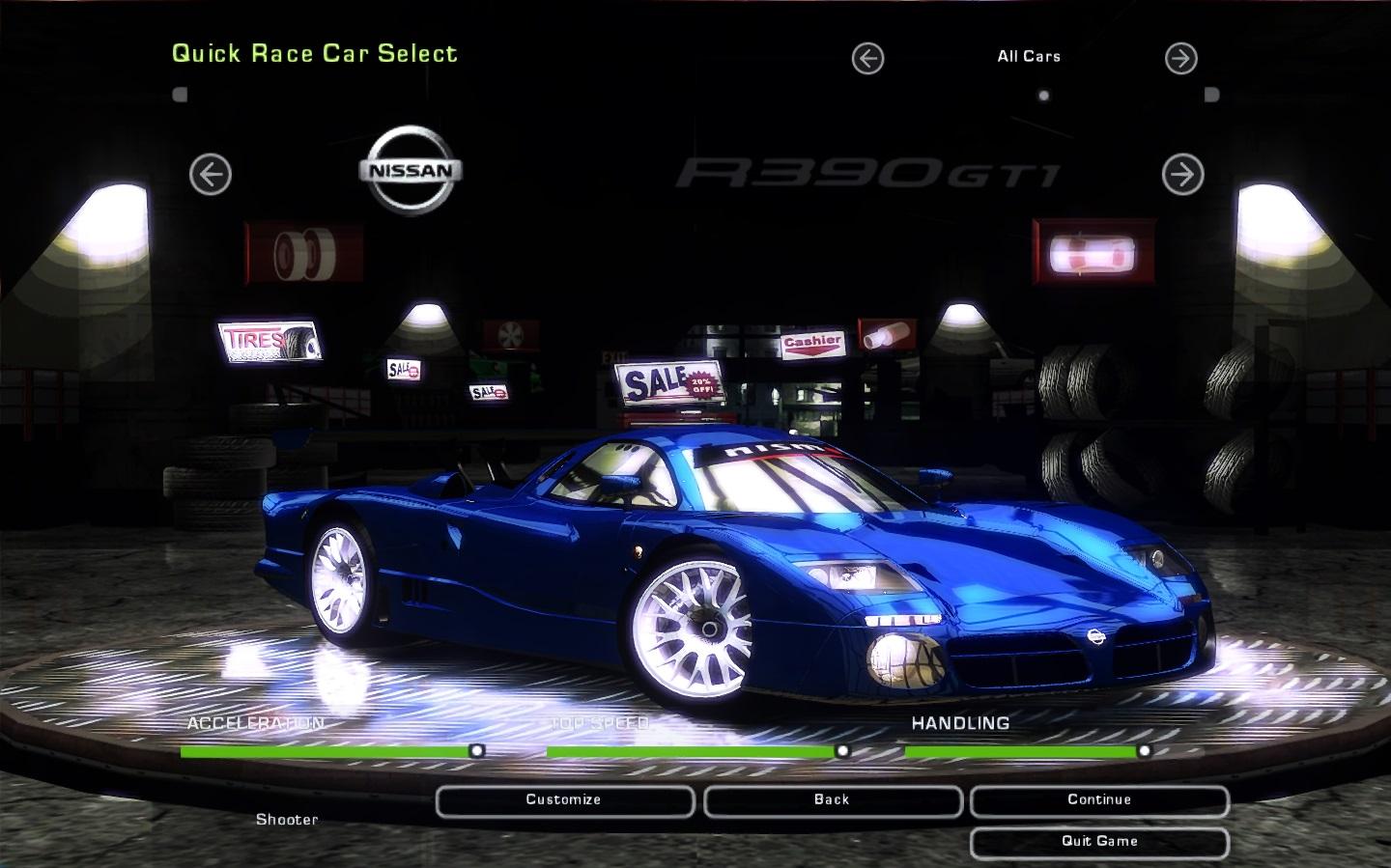Click the right arrow beside All Cars

tap(1179, 58)
